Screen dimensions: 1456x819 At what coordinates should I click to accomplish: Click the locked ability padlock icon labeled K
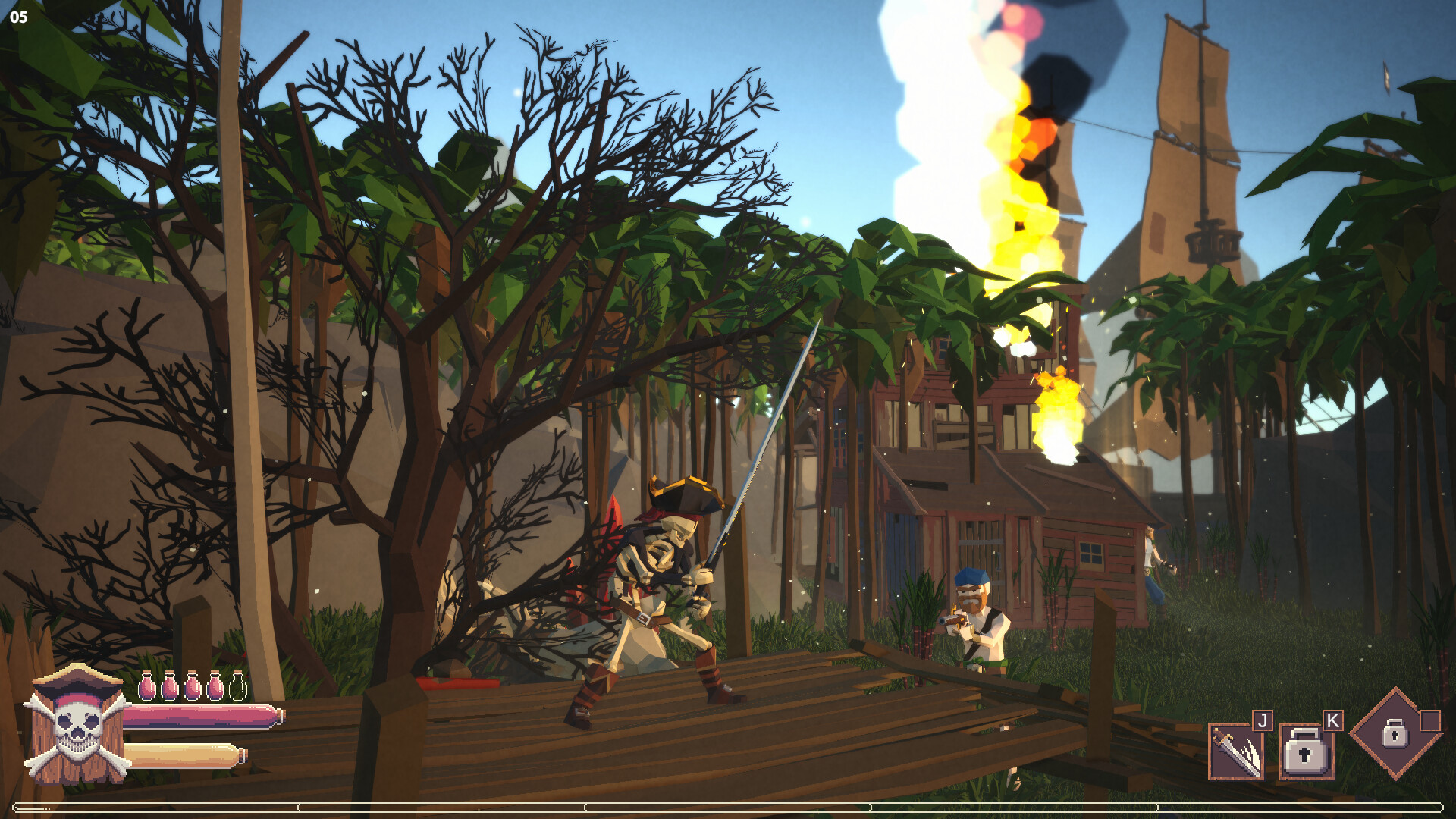(1308, 752)
